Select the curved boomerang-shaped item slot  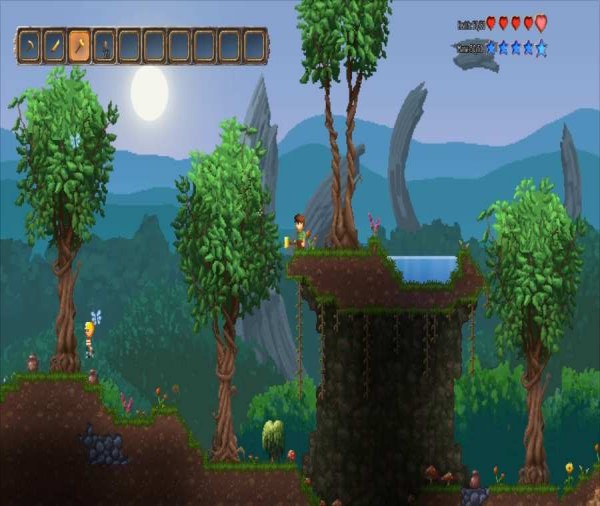(x=29, y=46)
